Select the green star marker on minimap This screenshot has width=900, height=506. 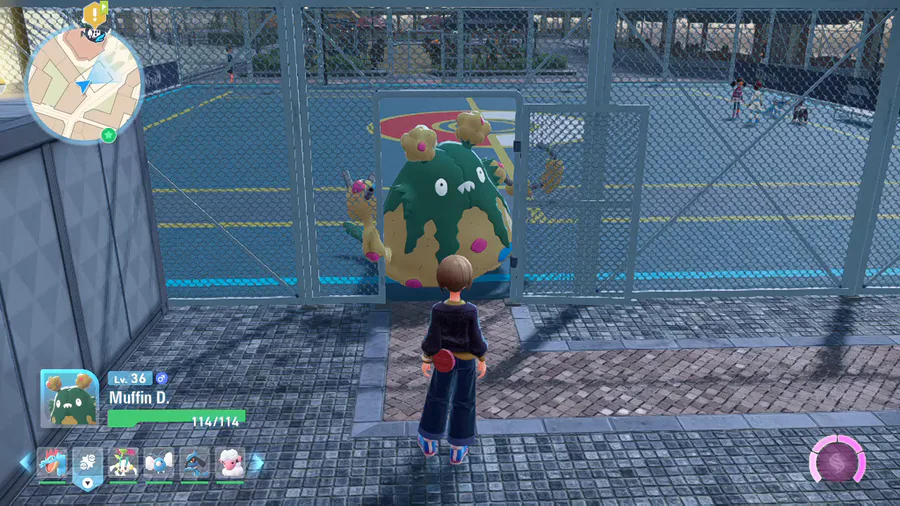point(108,134)
